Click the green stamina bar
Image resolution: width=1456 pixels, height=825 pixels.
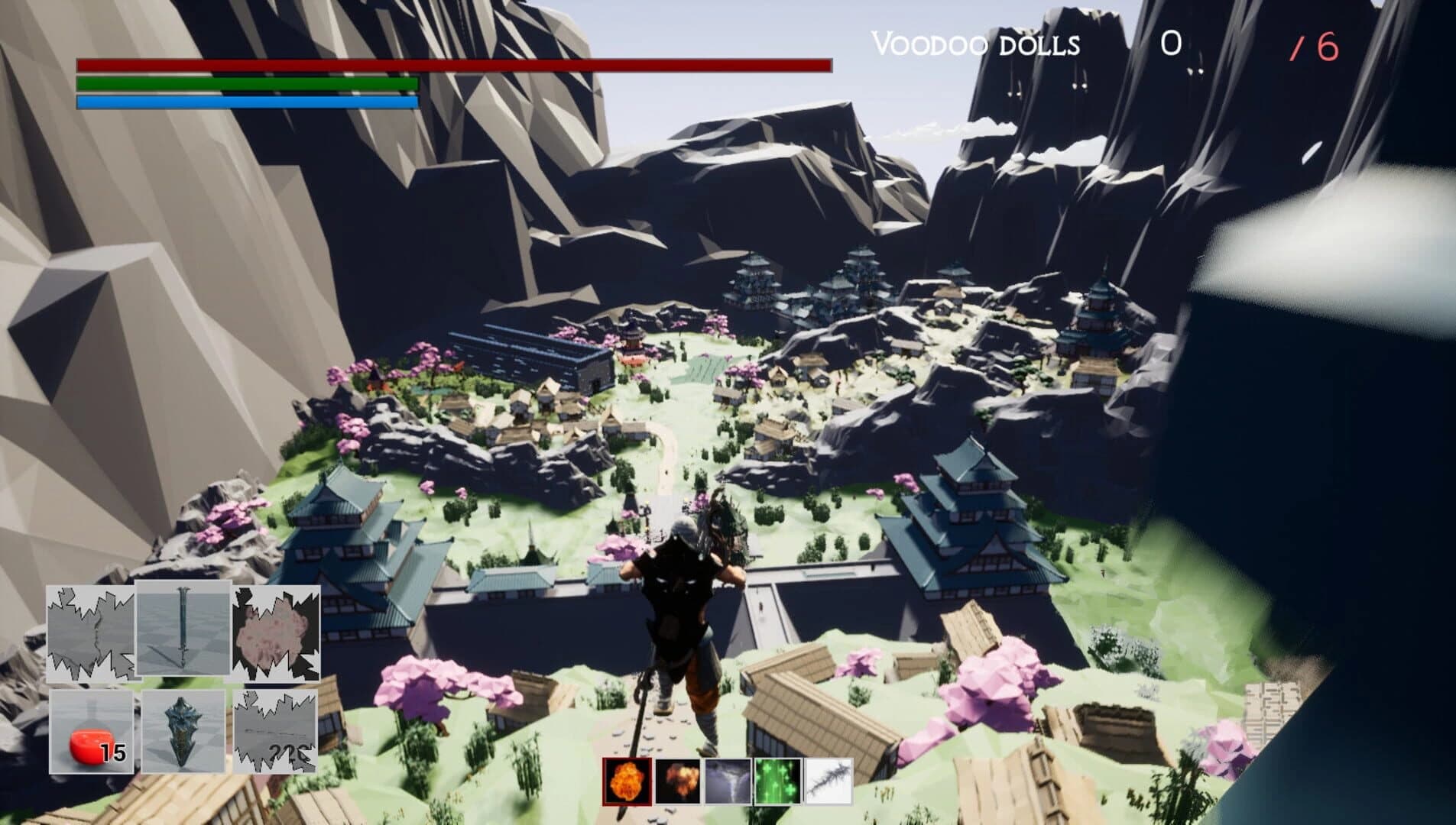pyautogui.click(x=245, y=84)
